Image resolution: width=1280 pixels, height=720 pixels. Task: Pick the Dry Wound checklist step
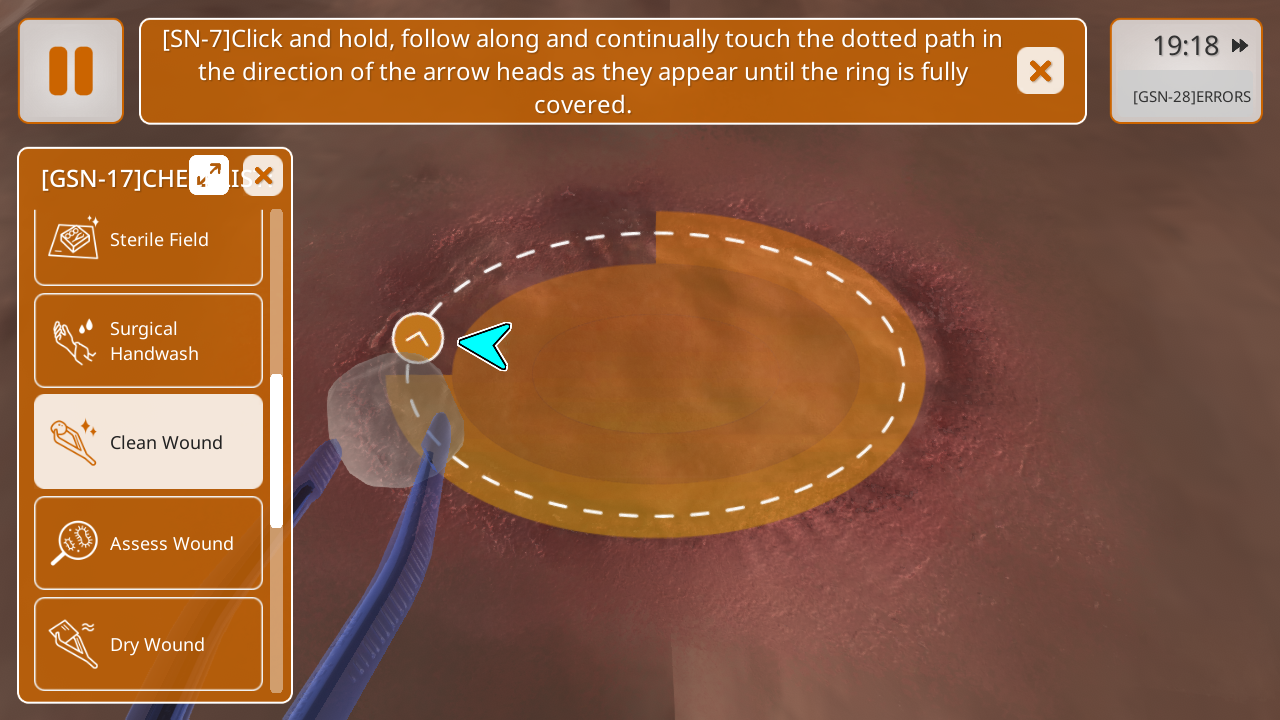(148, 644)
